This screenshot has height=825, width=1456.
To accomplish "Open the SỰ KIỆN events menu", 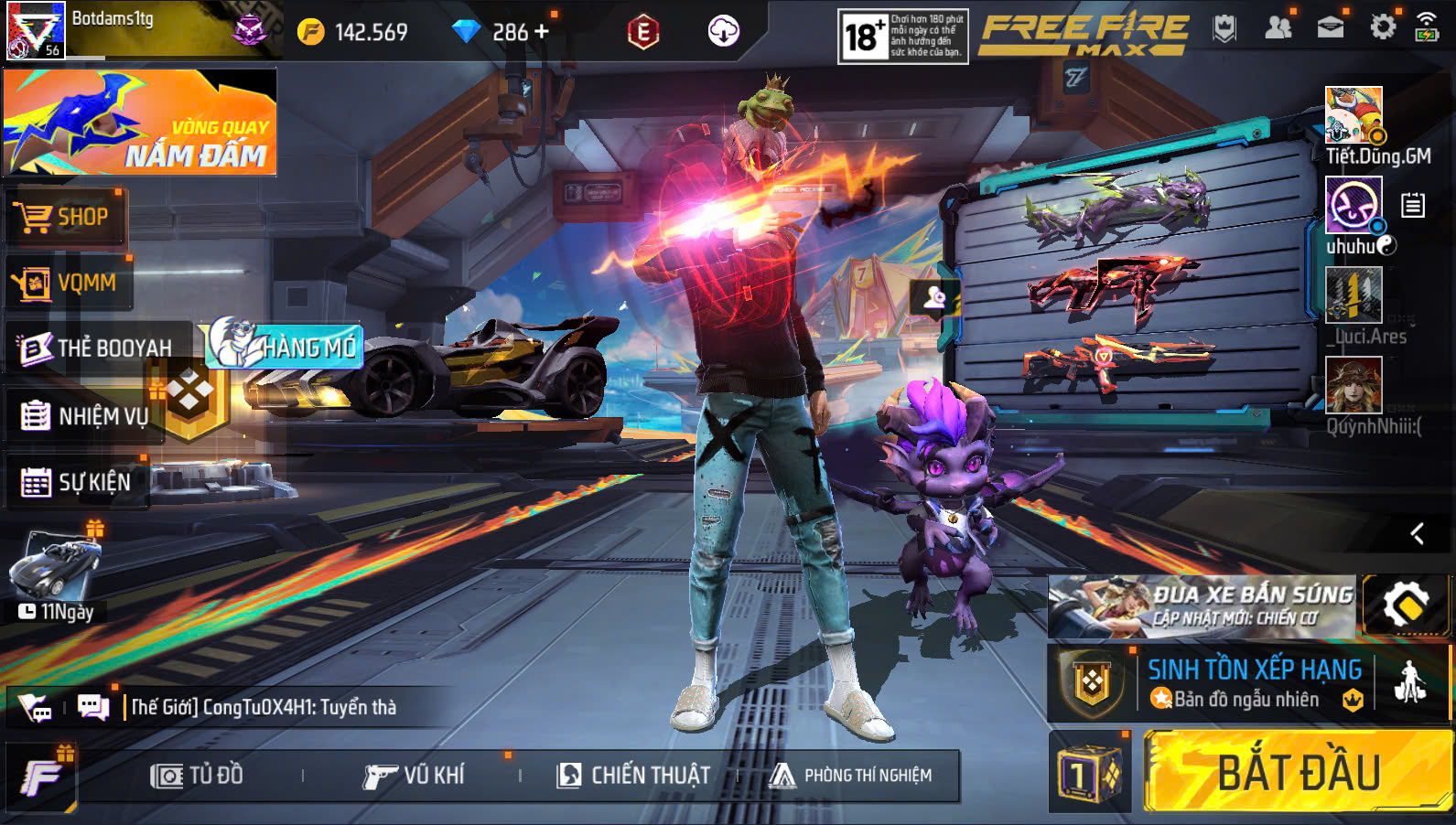I will (x=77, y=482).
